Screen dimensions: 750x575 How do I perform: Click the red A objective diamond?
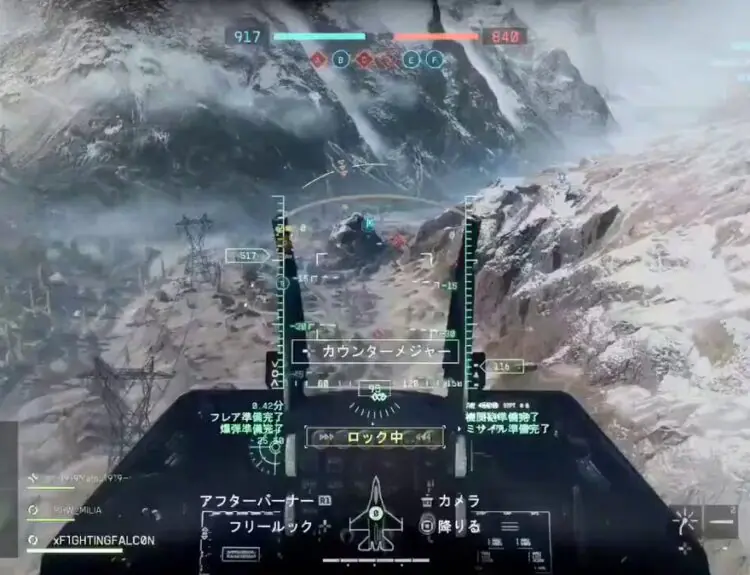tap(318, 60)
